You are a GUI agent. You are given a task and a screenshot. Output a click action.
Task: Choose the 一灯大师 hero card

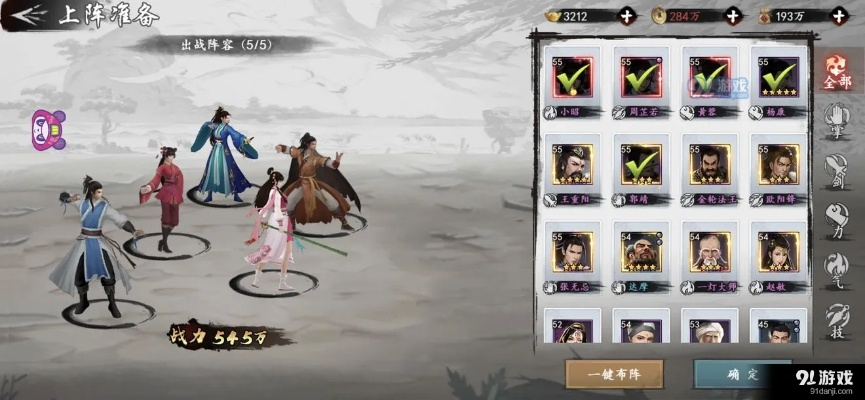pos(709,252)
